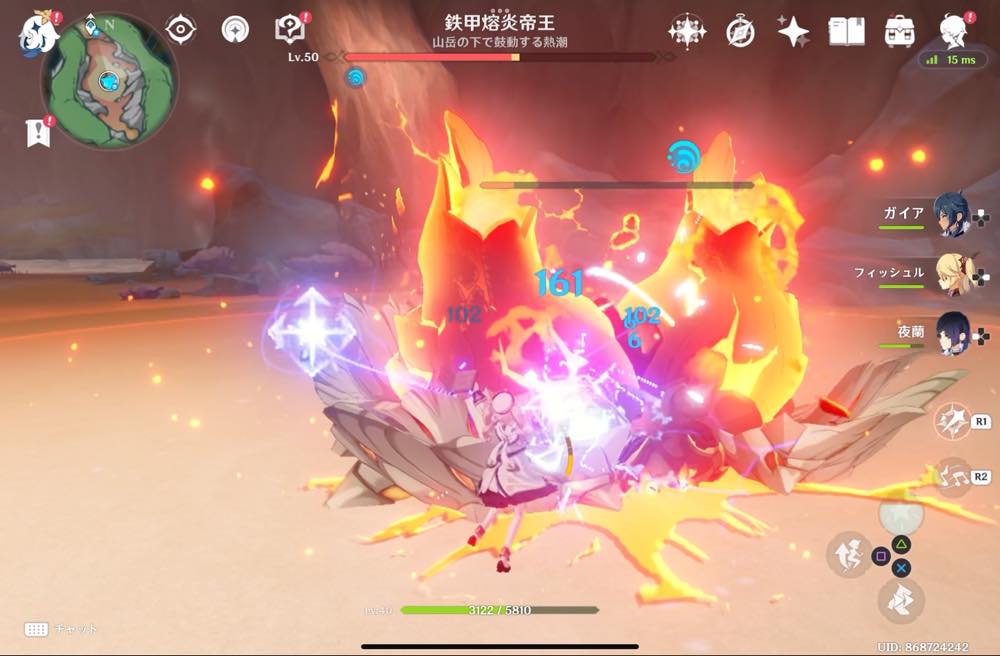This screenshot has width=1000, height=656.
Task: Expand the circular minimap
Action: 109,81
